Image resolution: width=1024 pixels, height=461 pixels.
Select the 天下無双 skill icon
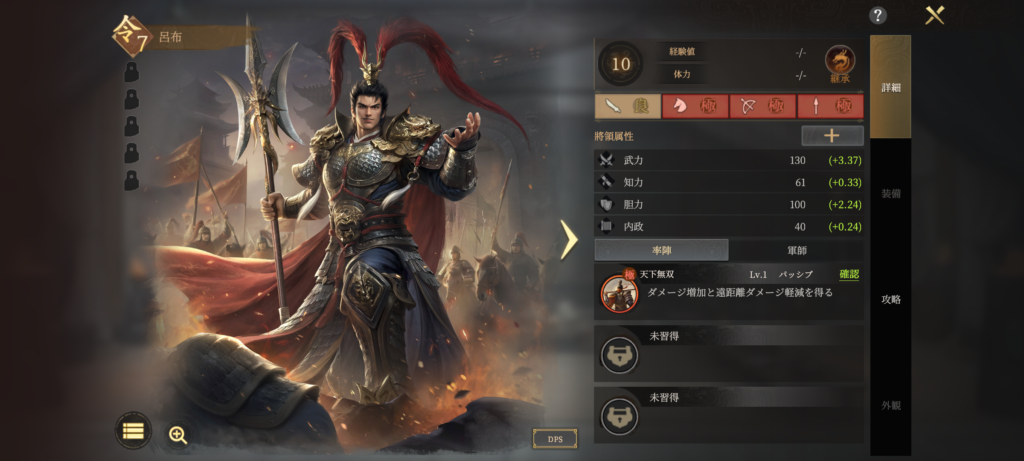click(620, 293)
